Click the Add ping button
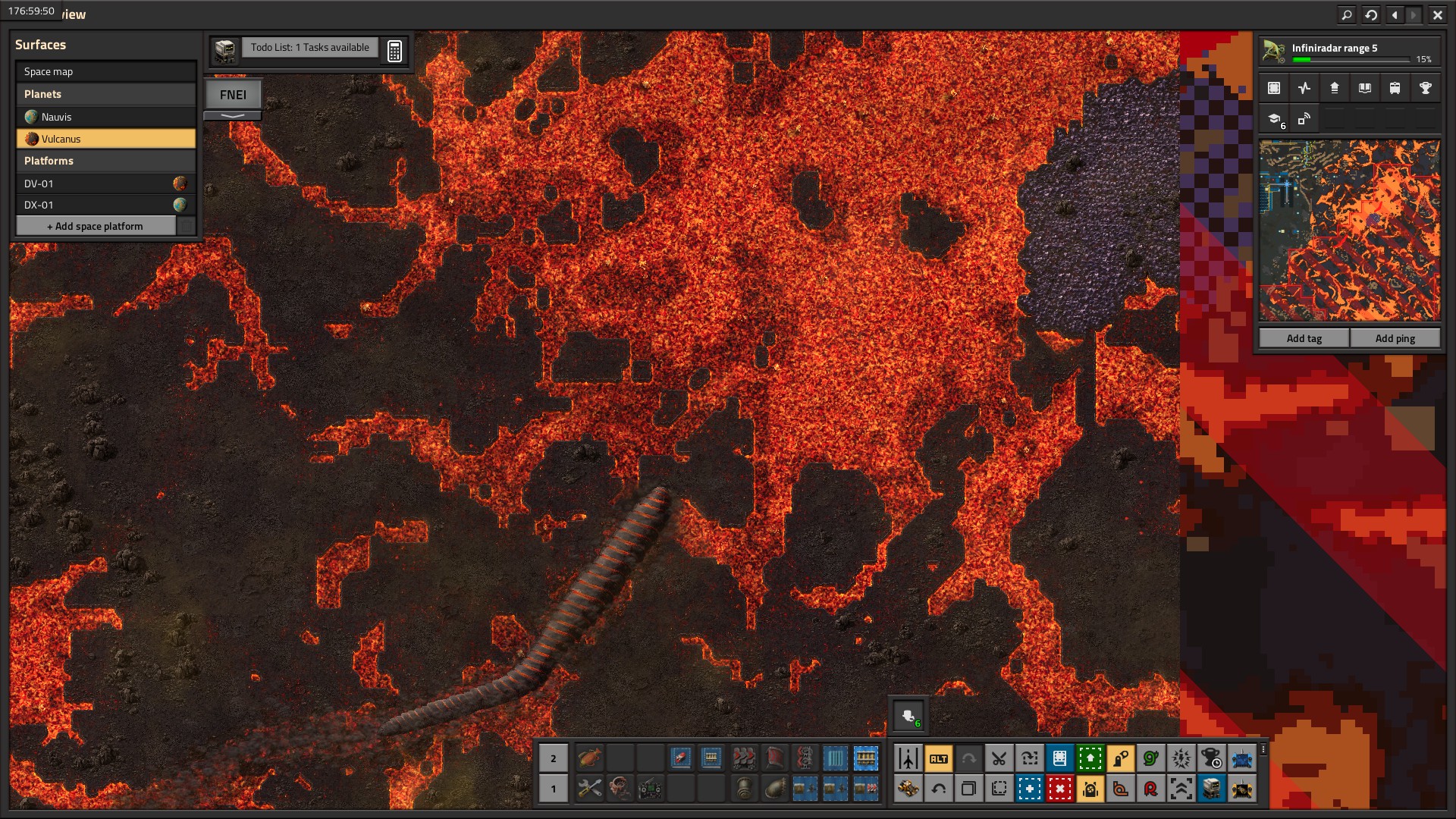 [1395, 338]
